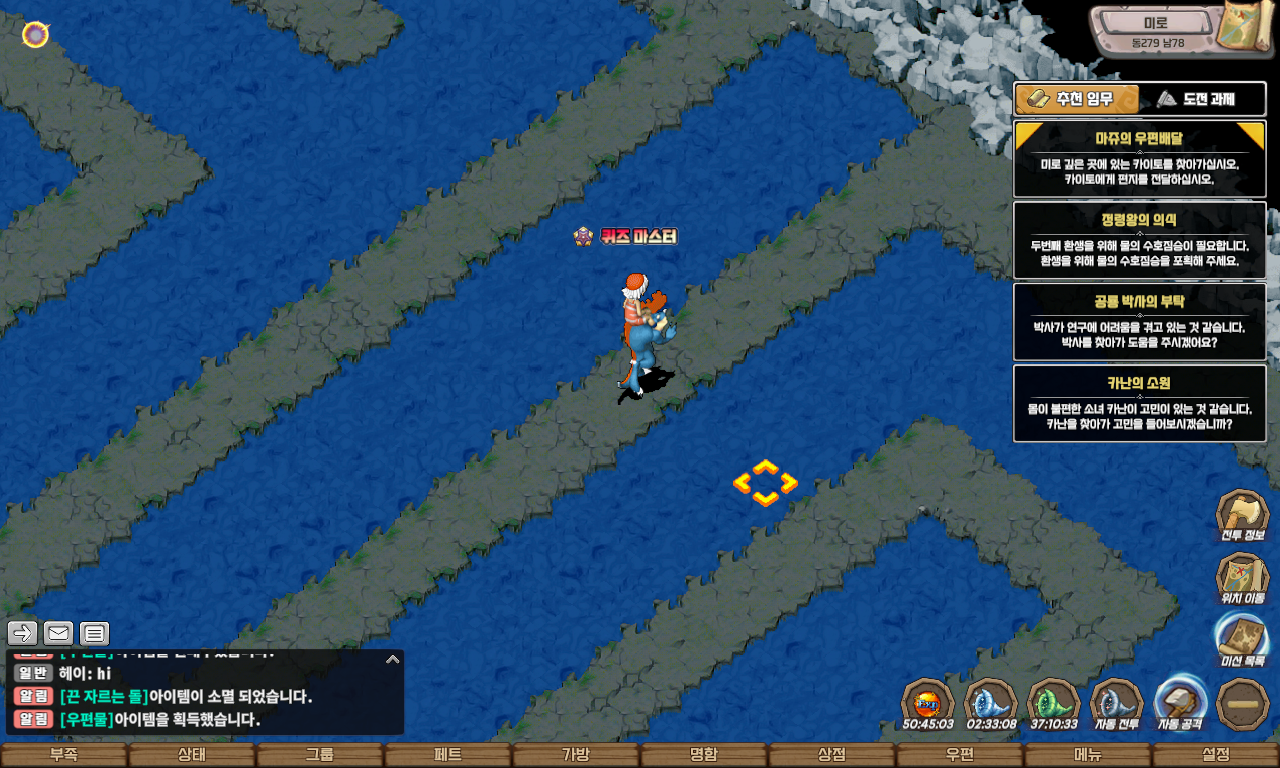
Task: Open the 상태 (status) menu
Action: (192, 755)
